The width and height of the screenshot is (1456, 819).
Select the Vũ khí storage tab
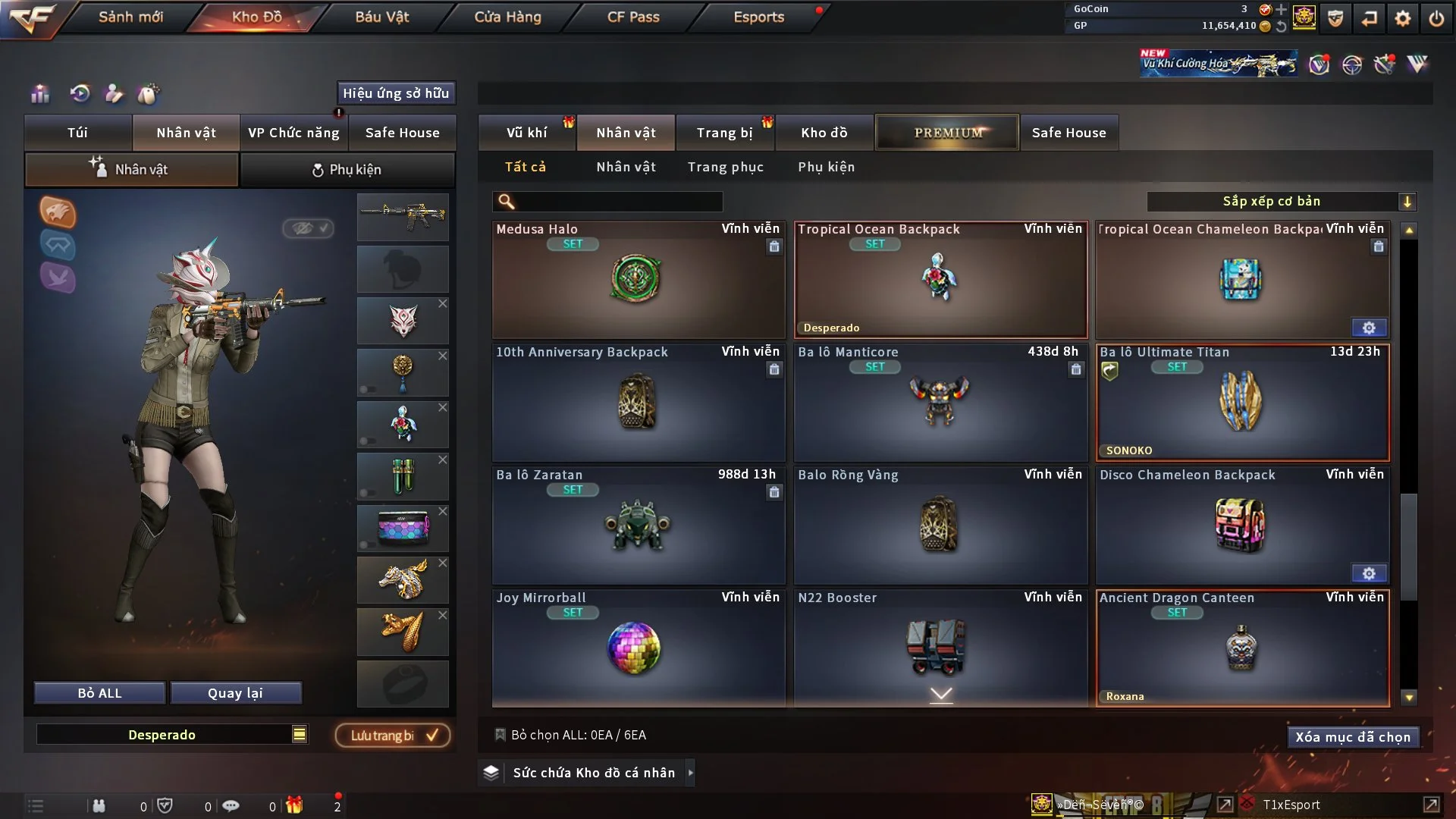pyautogui.click(x=526, y=133)
